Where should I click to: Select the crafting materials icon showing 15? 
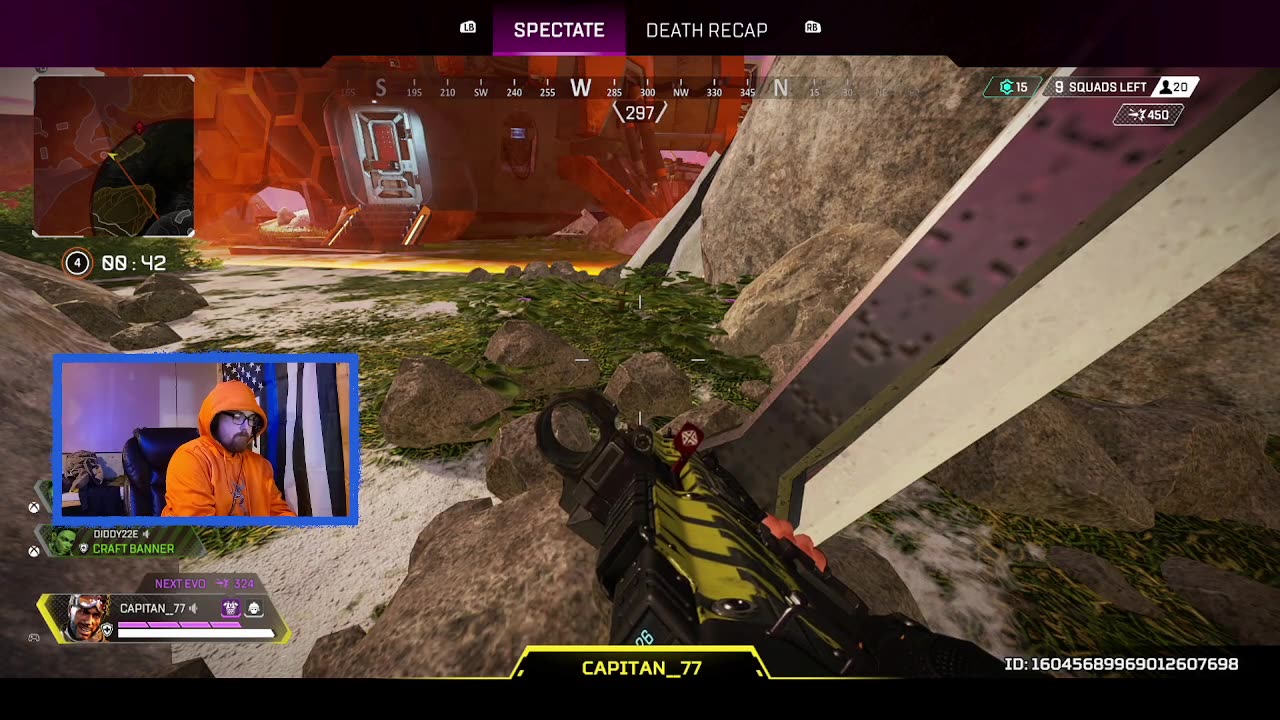pos(1007,86)
